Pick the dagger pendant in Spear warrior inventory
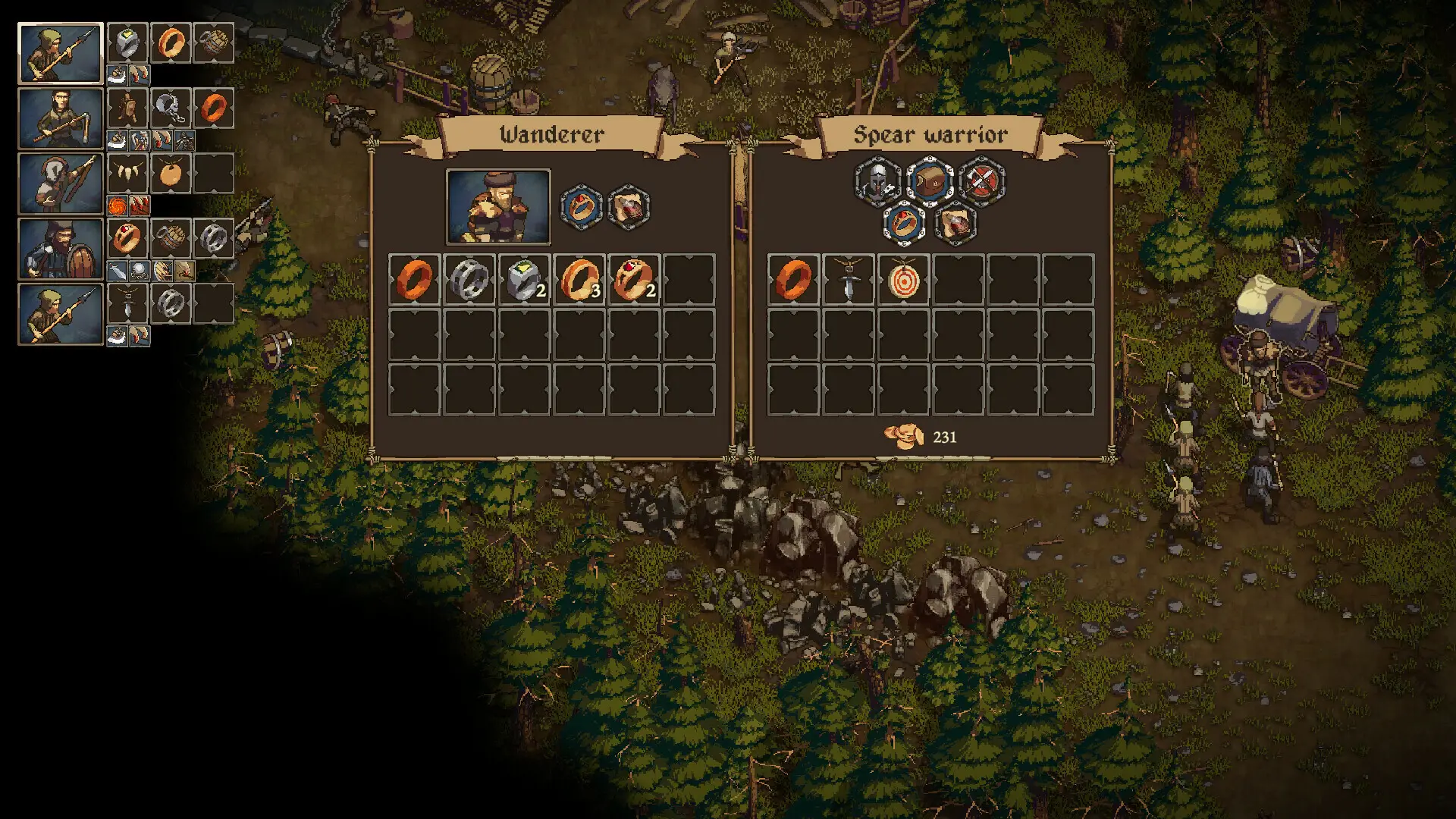 pos(848,280)
